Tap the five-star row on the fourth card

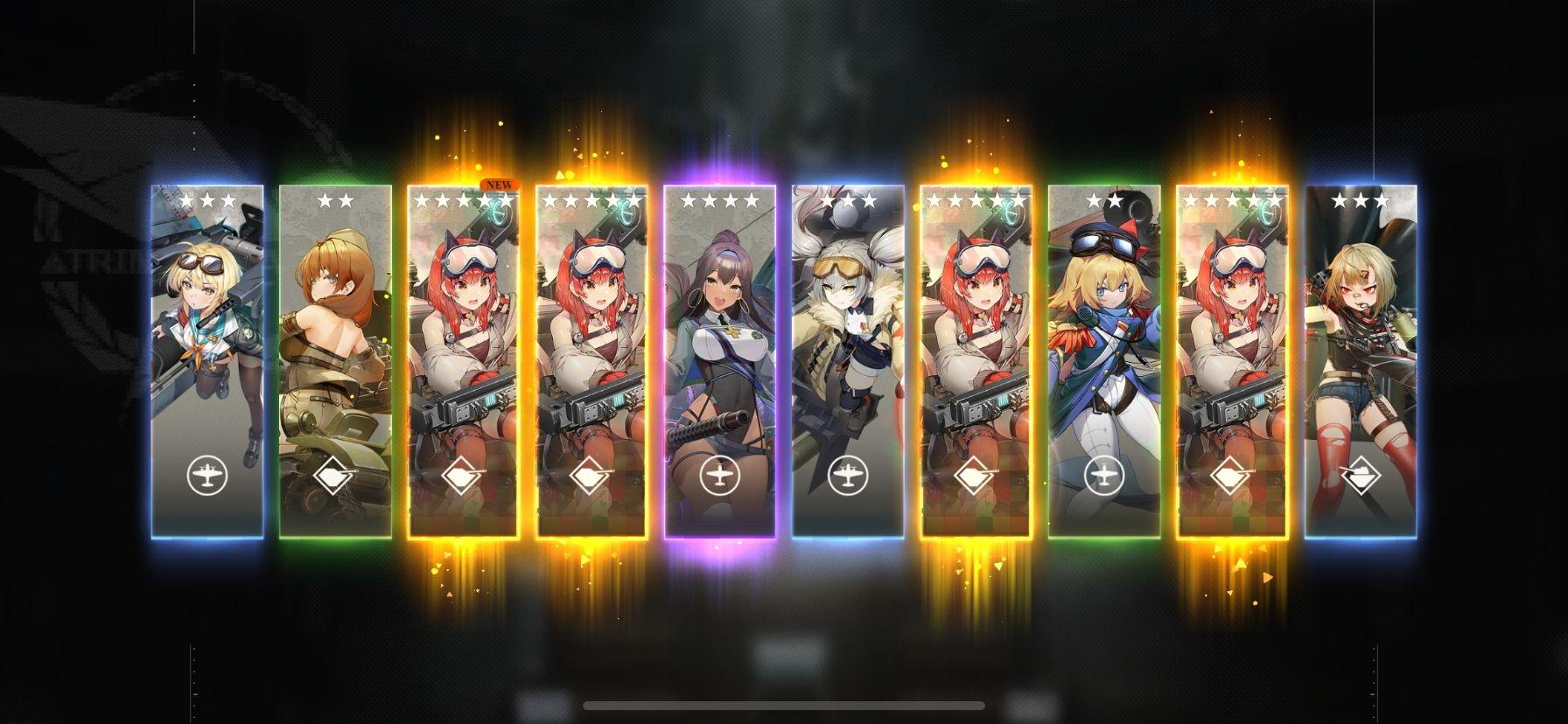[593, 199]
